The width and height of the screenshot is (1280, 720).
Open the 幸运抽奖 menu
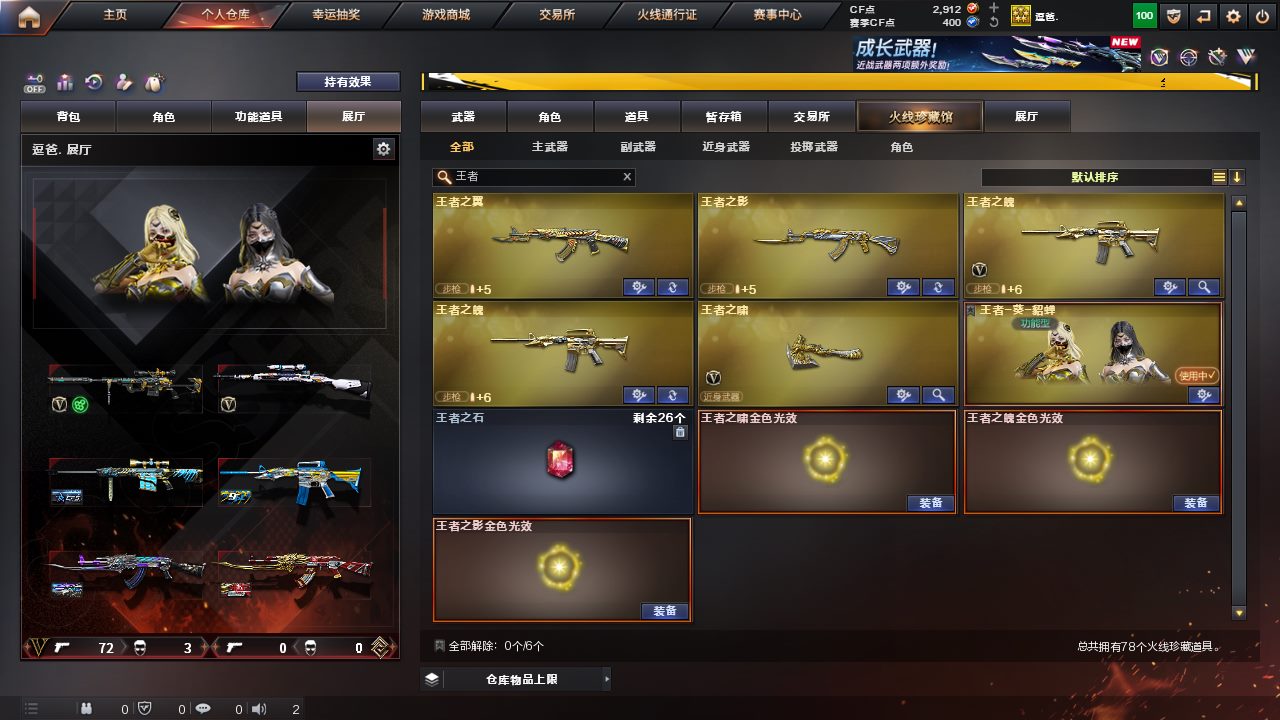click(x=336, y=15)
